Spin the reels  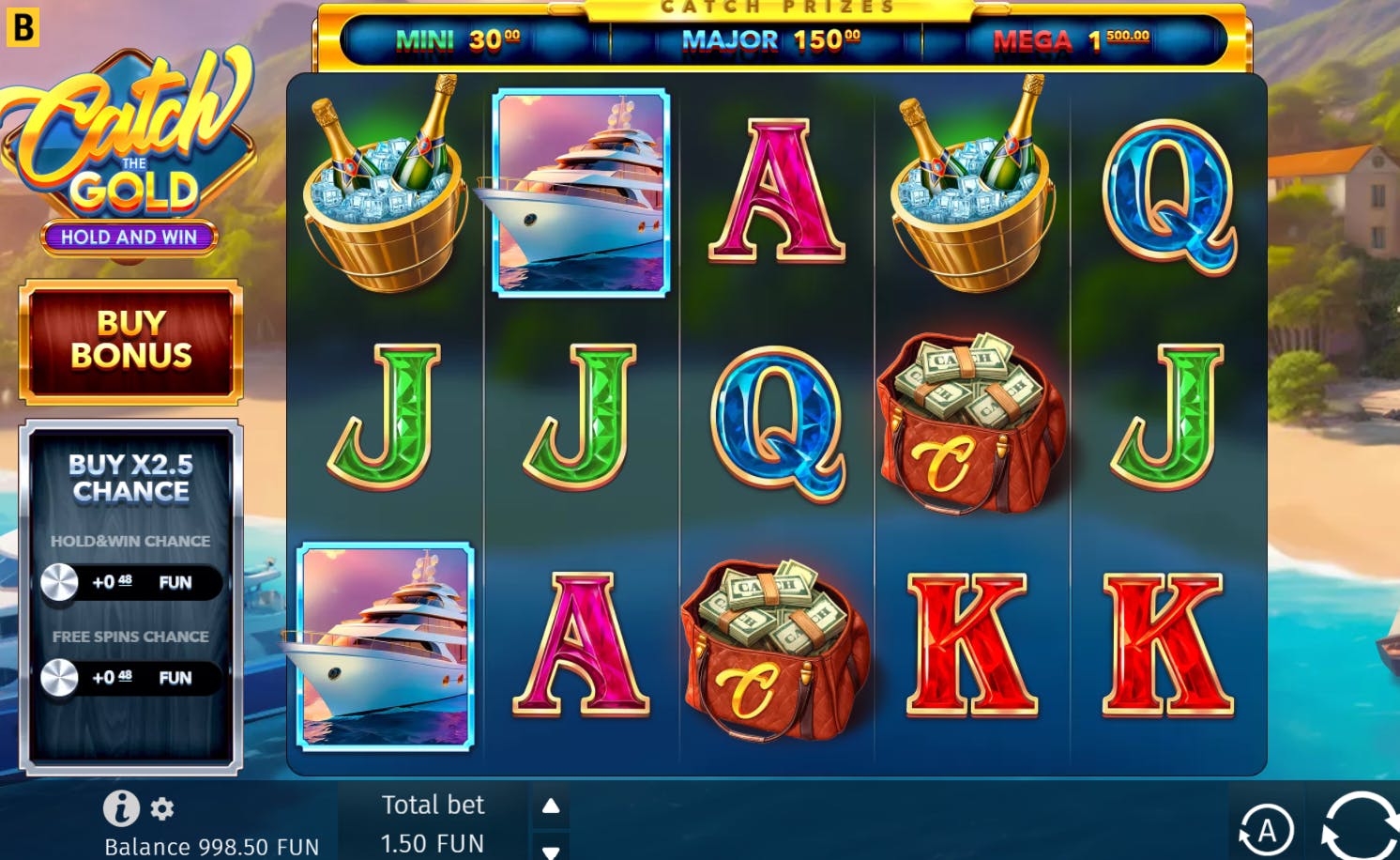pos(1360,826)
